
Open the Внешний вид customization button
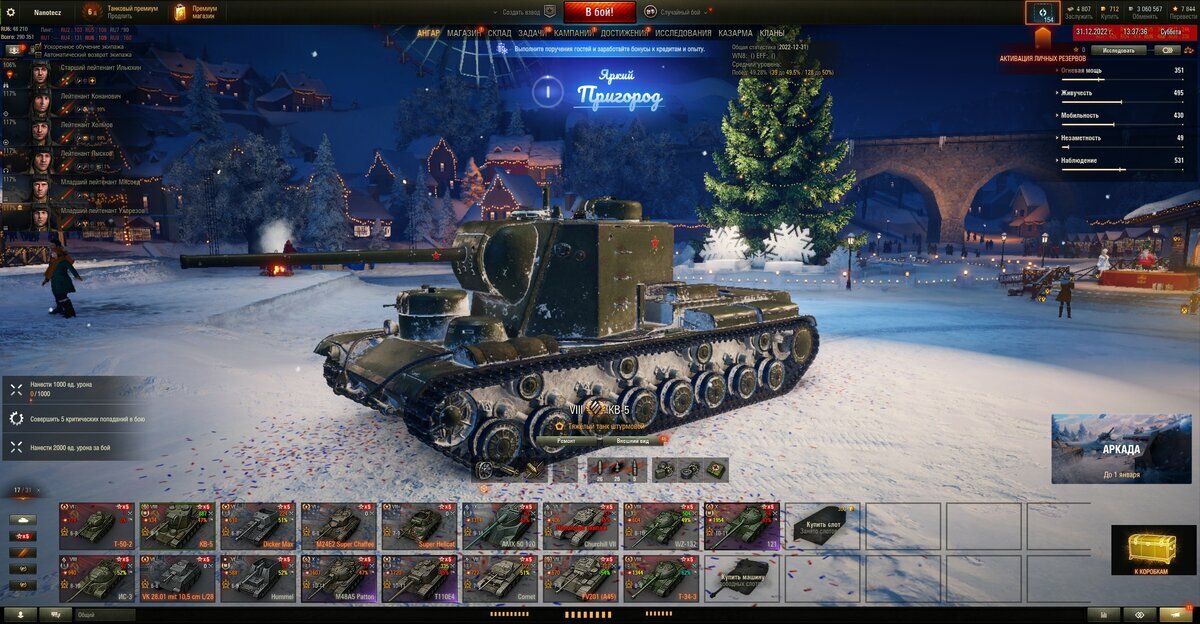[633, 440]
